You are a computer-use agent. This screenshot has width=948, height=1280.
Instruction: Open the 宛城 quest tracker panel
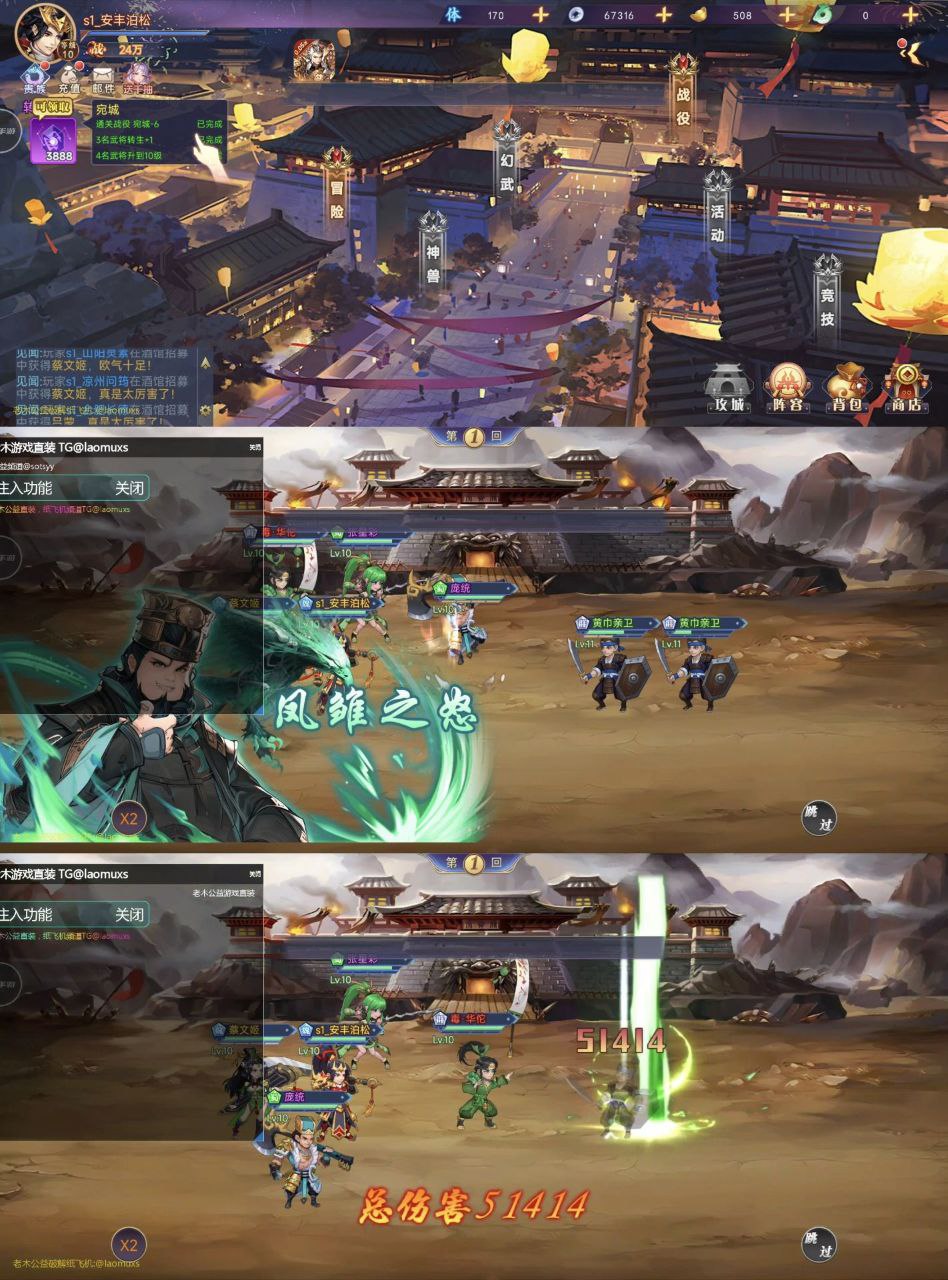158,131
